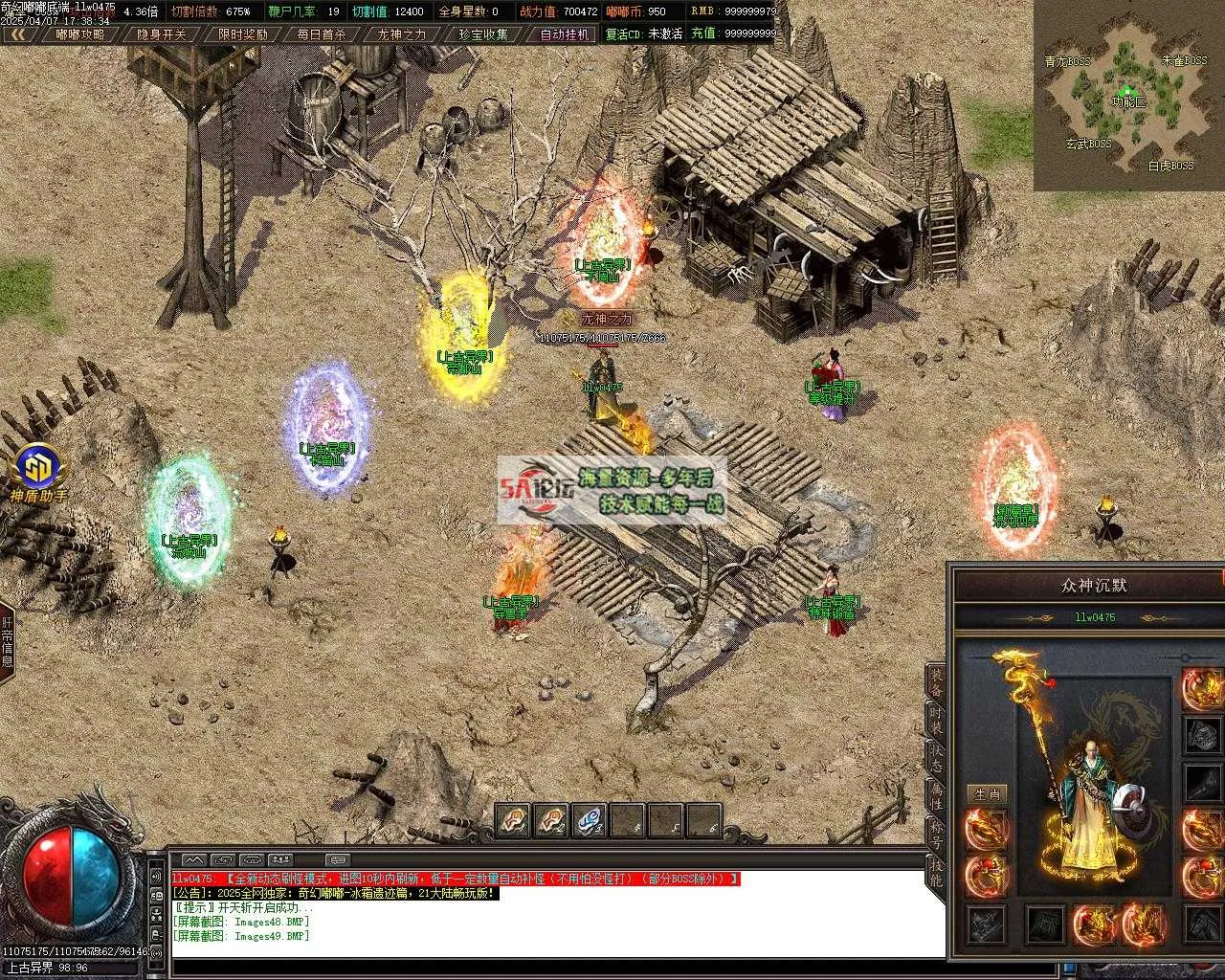Collapse the top menu with the arrow button
Viewport: 1225px width, 980px height.
point(18,34)
